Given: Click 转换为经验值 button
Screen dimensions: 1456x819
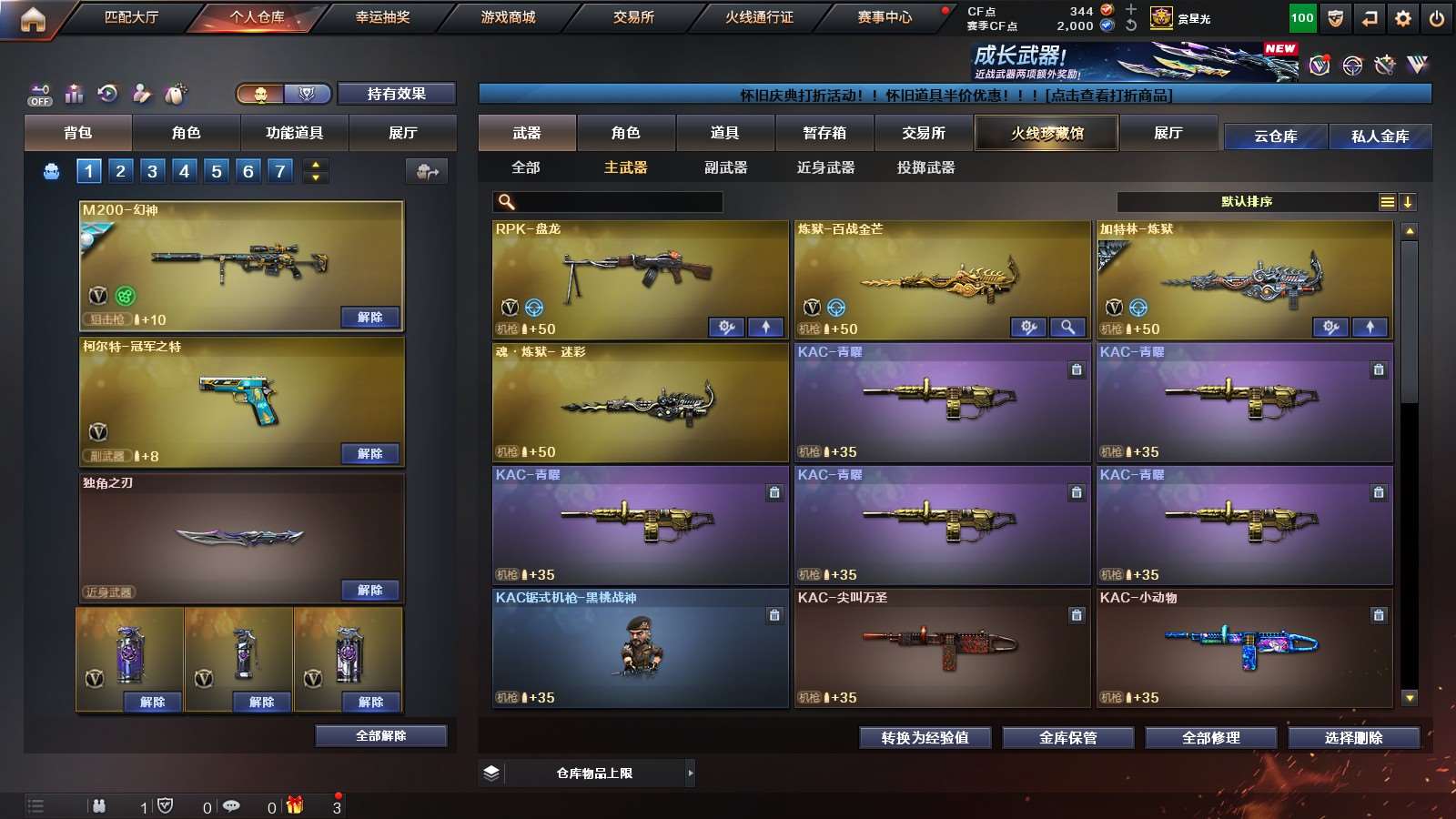Looking at the screenshot, I should (925, 738).
